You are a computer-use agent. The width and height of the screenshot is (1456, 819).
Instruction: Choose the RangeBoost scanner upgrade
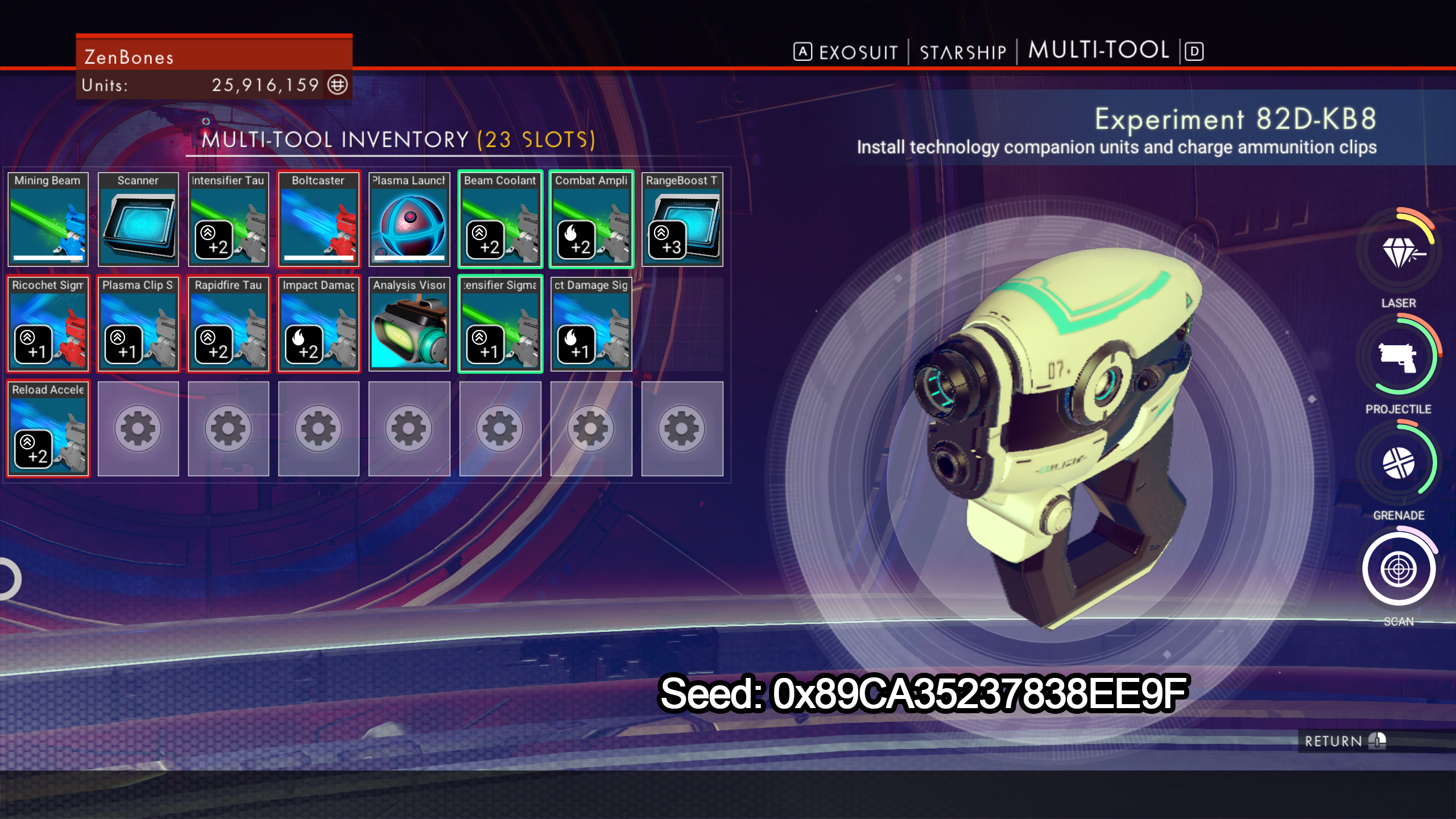point(682,220)
